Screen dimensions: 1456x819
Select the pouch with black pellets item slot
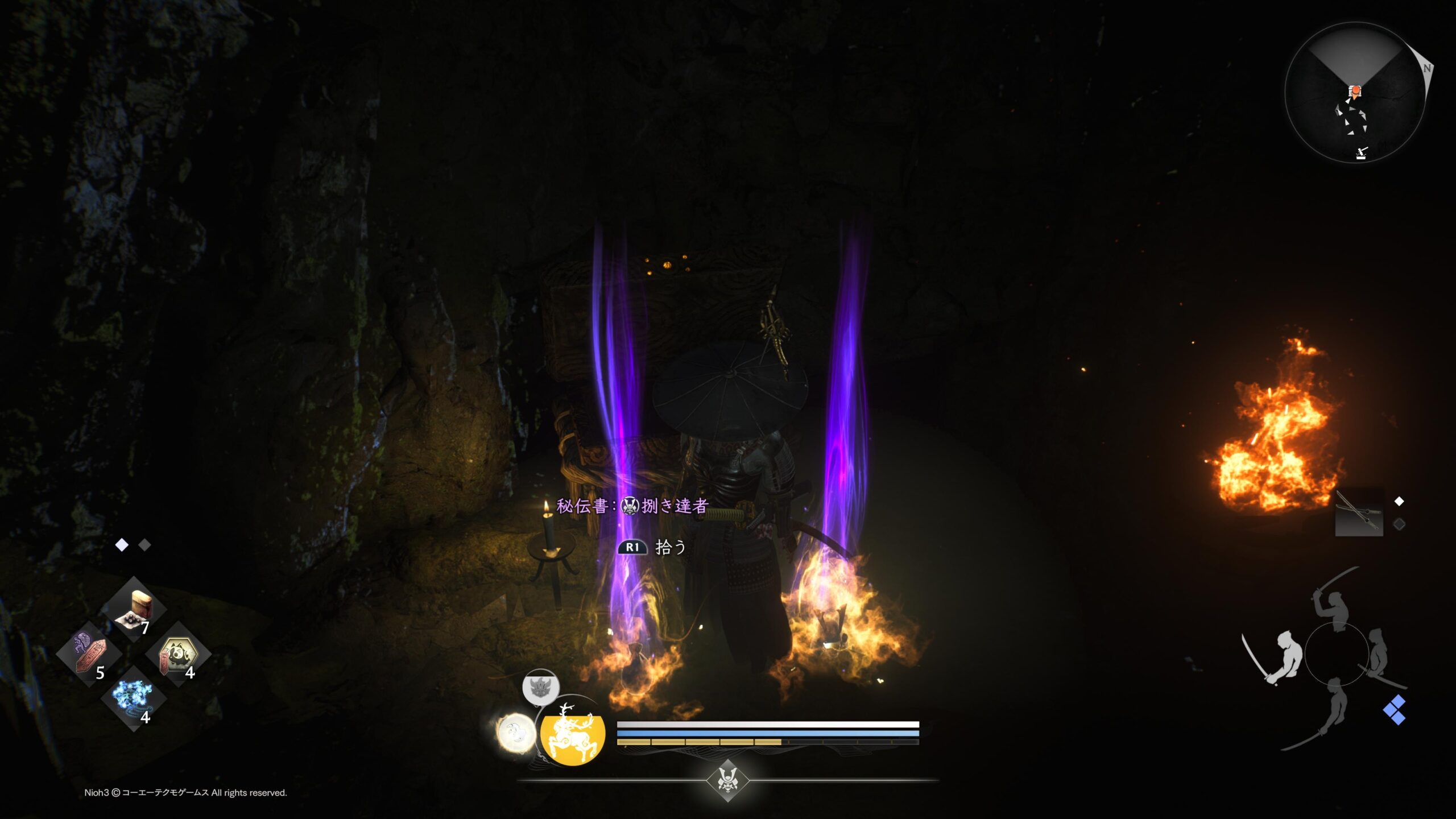click(x=134, y=610)
